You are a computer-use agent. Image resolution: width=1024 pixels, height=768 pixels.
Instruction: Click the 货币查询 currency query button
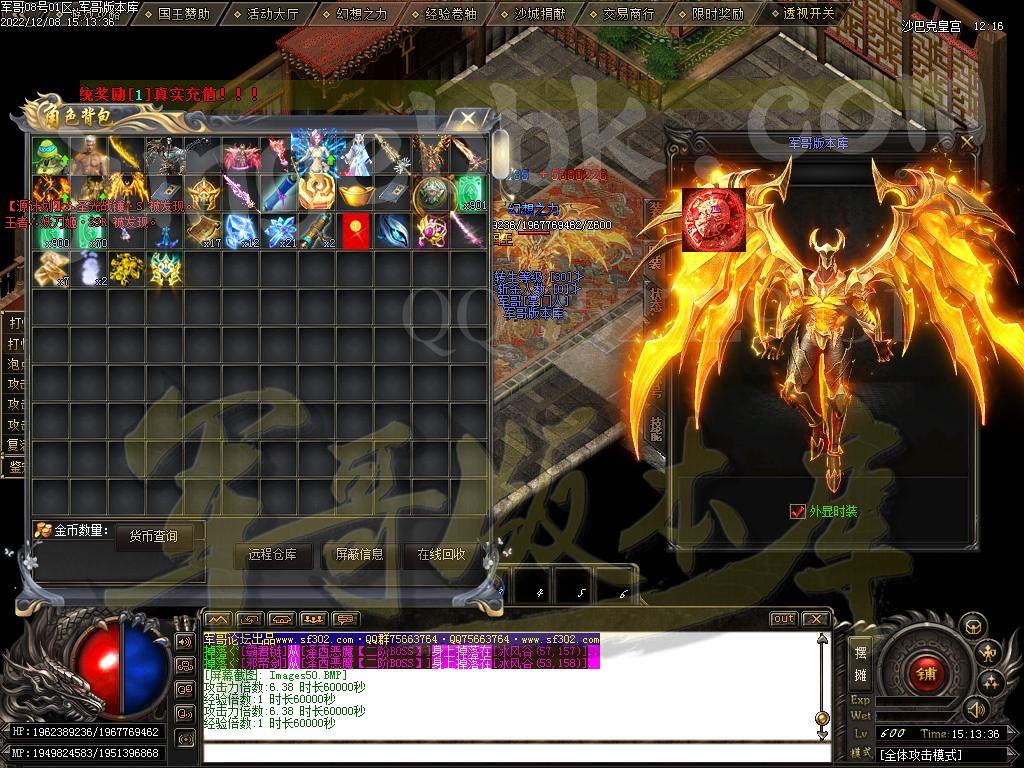(x=153, y=536)
